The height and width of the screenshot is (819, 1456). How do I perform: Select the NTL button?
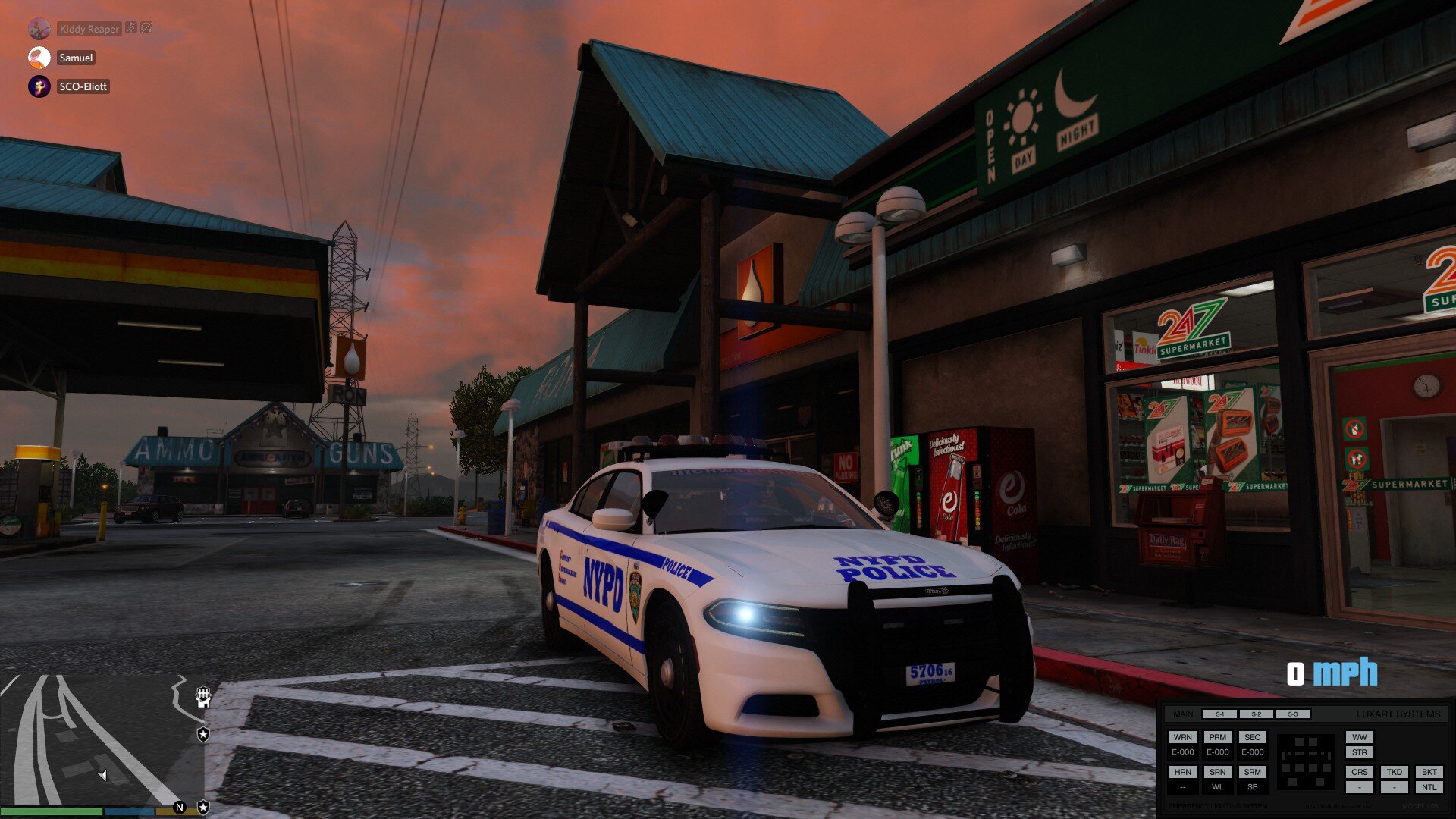(1429, 787)
